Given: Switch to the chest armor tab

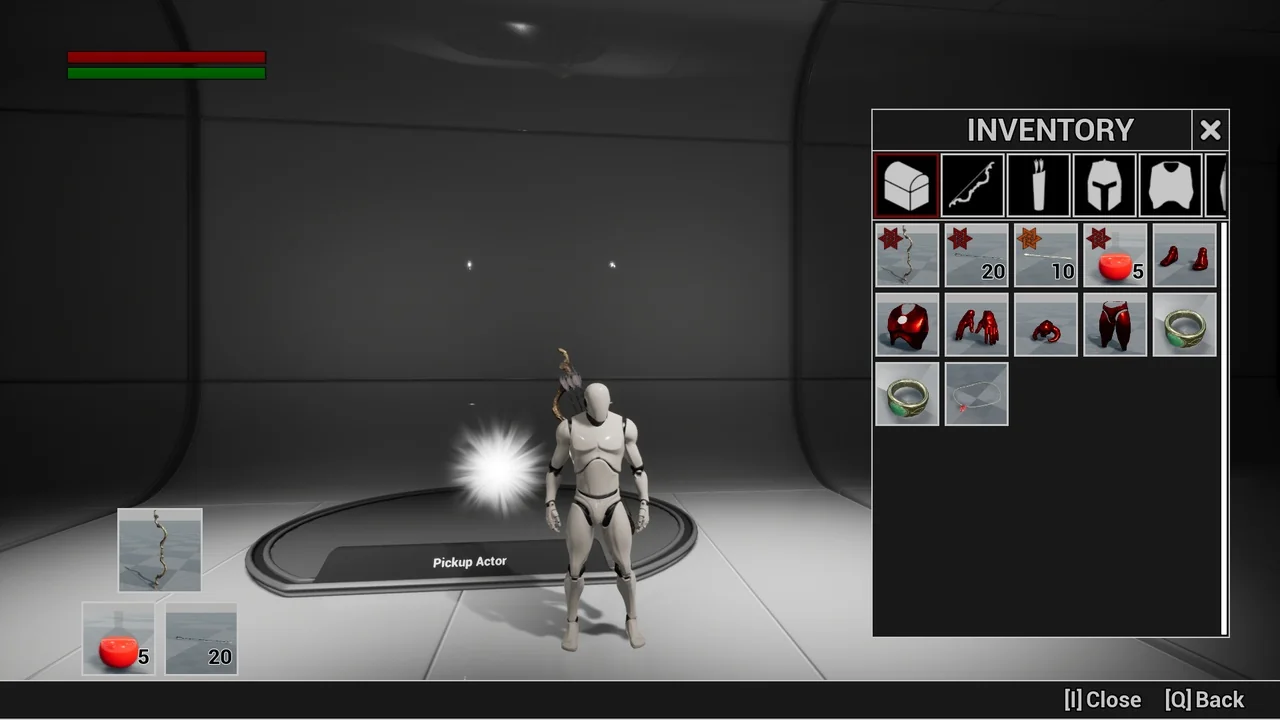Looking at the screenshot, I should pos(1171,185).
